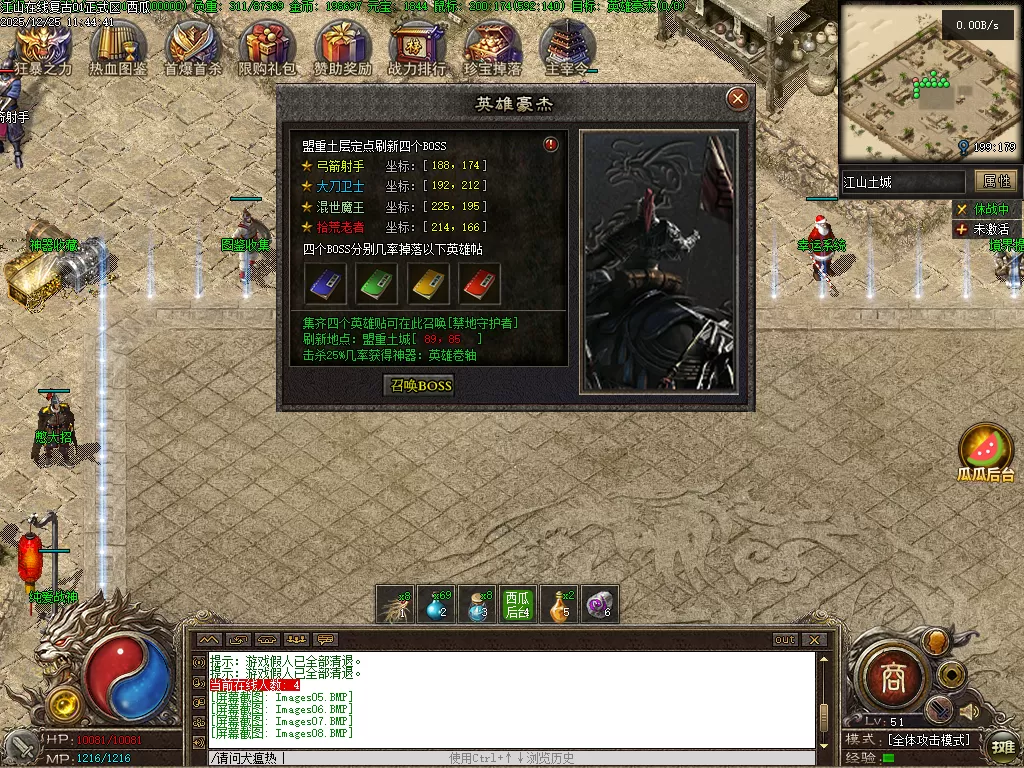Open the 热血图鉴 codex icon
1024x768 pixels.
click(118, 46)
